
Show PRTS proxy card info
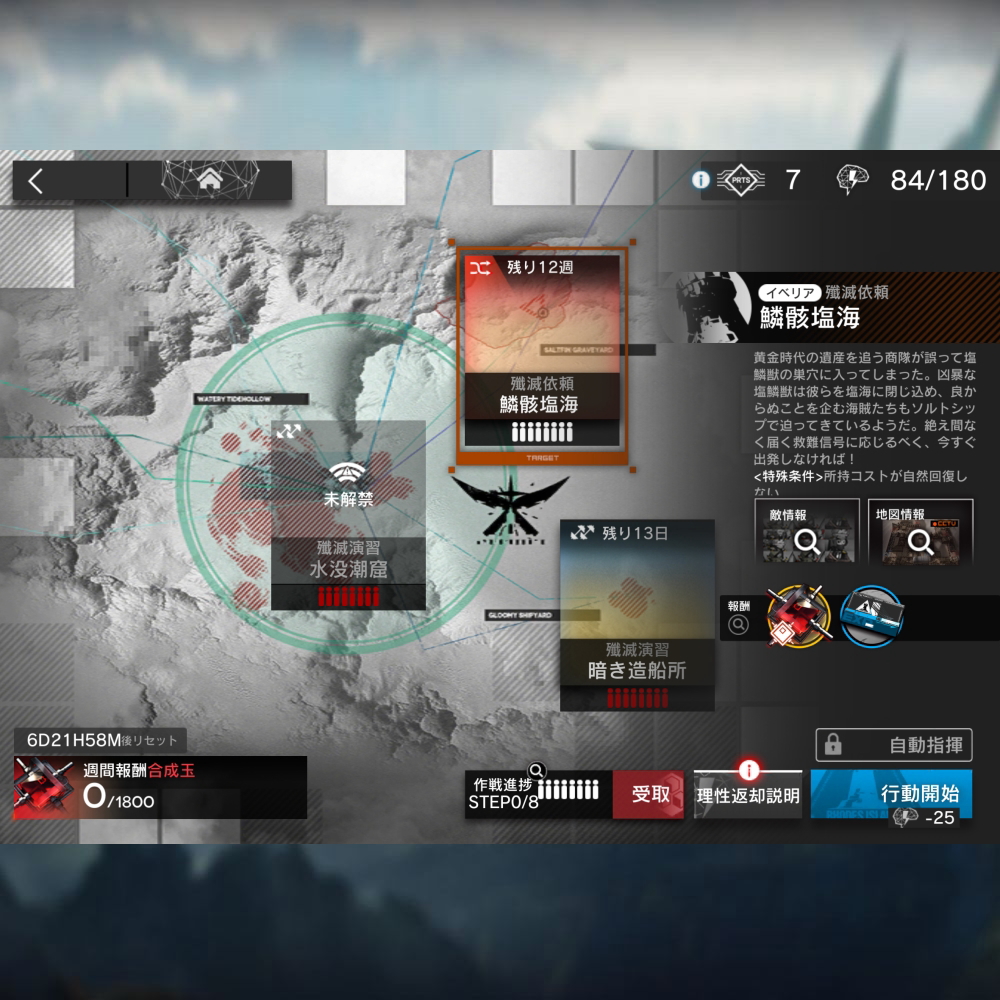point(701,180)
